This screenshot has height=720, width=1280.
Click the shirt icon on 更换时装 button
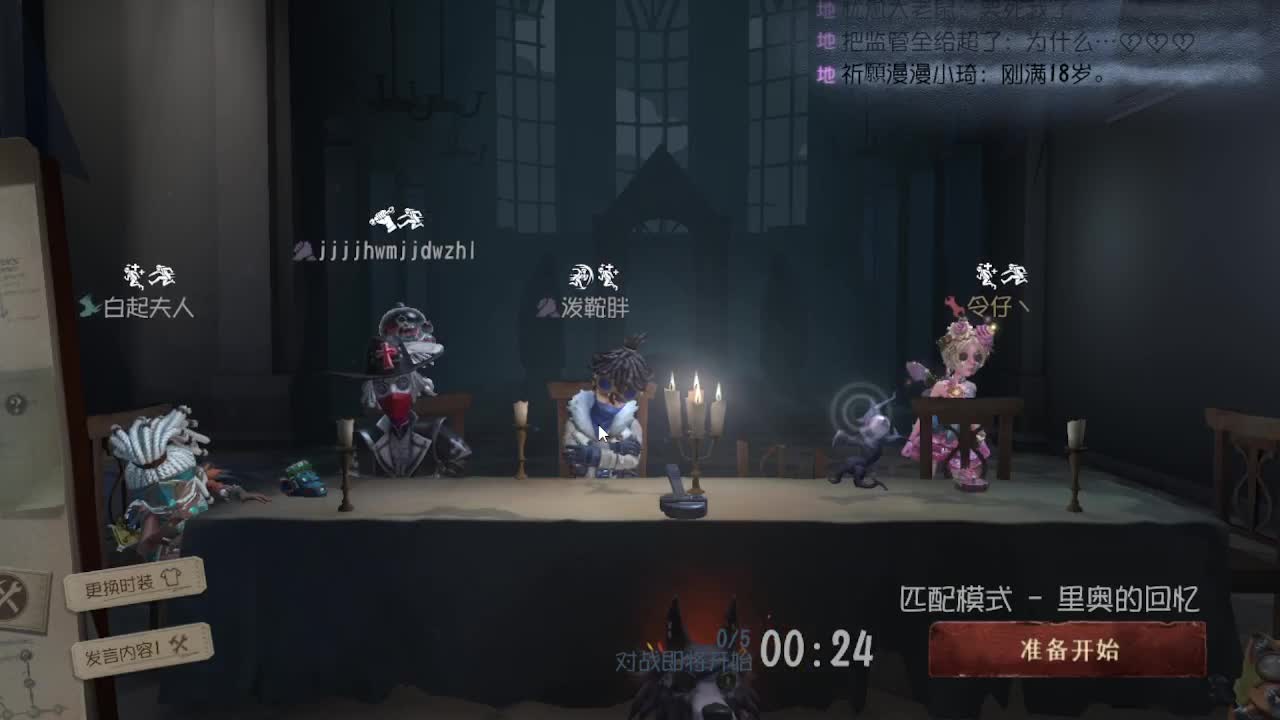tap(172, 578)
